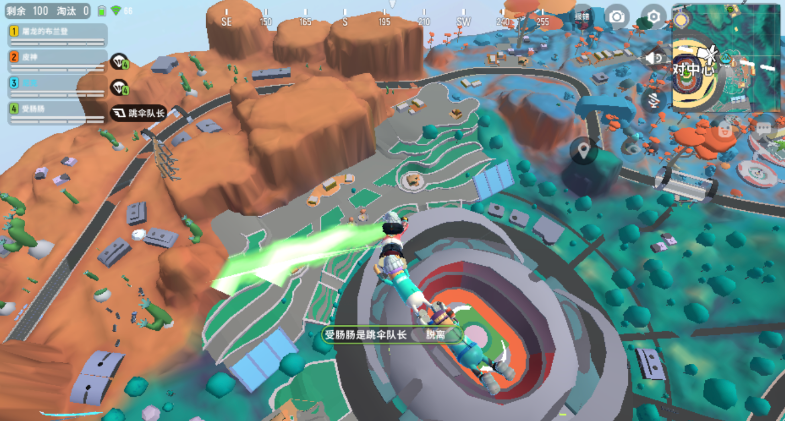The height and width of the screenshot is (421, 785).
Task: Tap the camera screenshot icon
Action: coord(617,16)
